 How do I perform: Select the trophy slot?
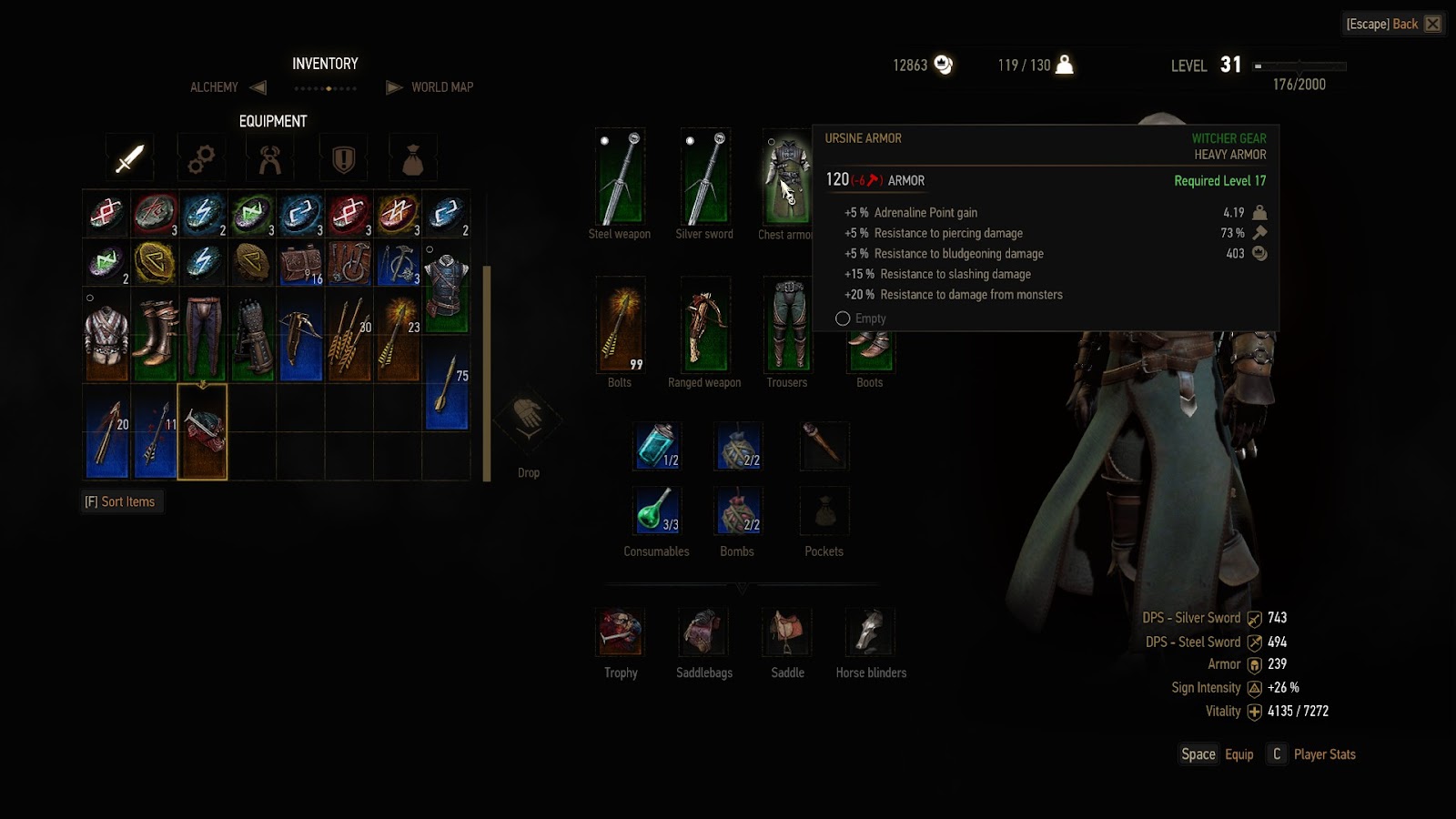tap(621, 632)
